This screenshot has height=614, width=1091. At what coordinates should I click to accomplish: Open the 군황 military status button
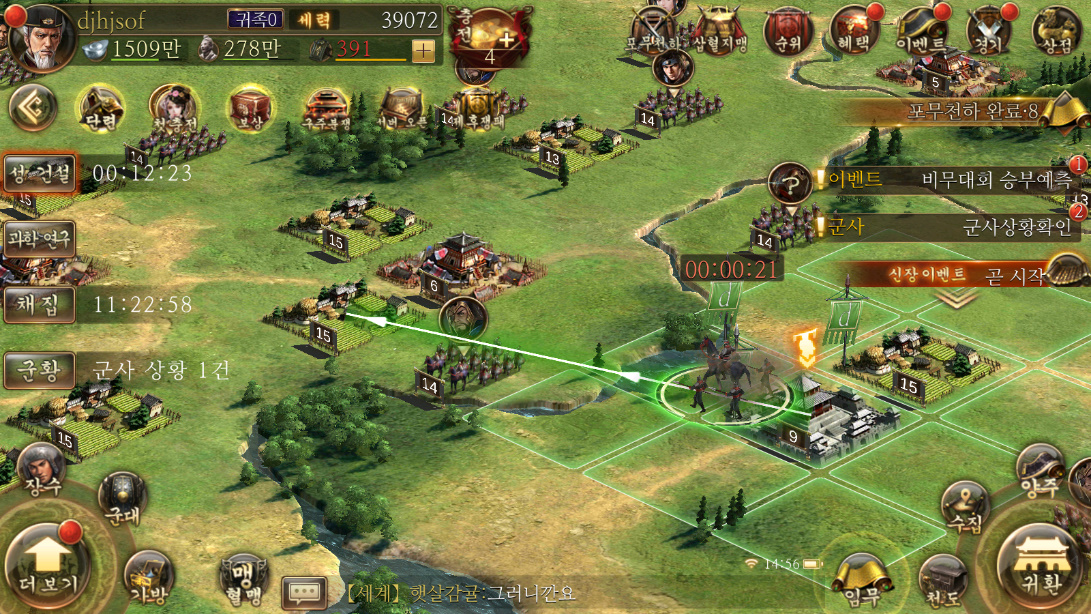tap(40, 370)
